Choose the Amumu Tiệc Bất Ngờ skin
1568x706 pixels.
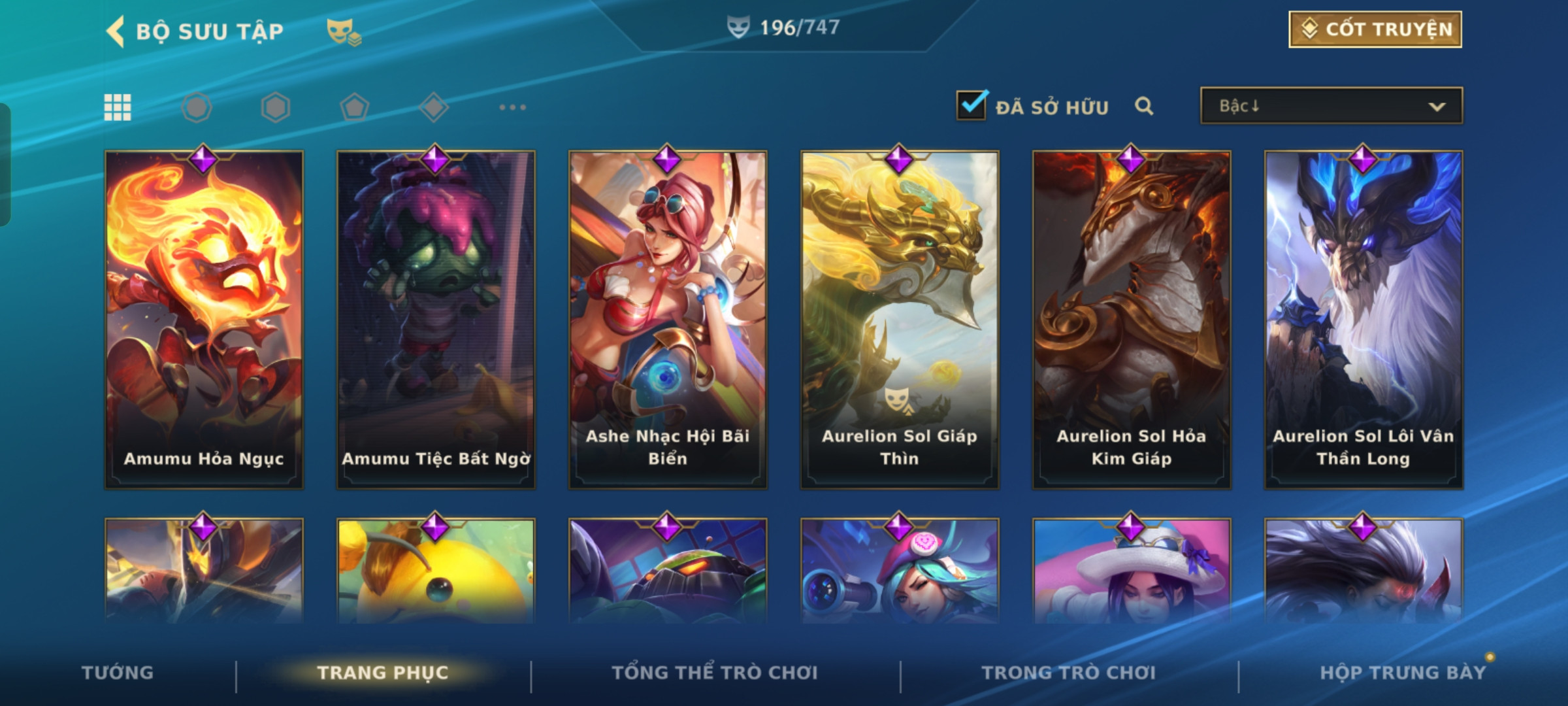(x=436, y=320)
